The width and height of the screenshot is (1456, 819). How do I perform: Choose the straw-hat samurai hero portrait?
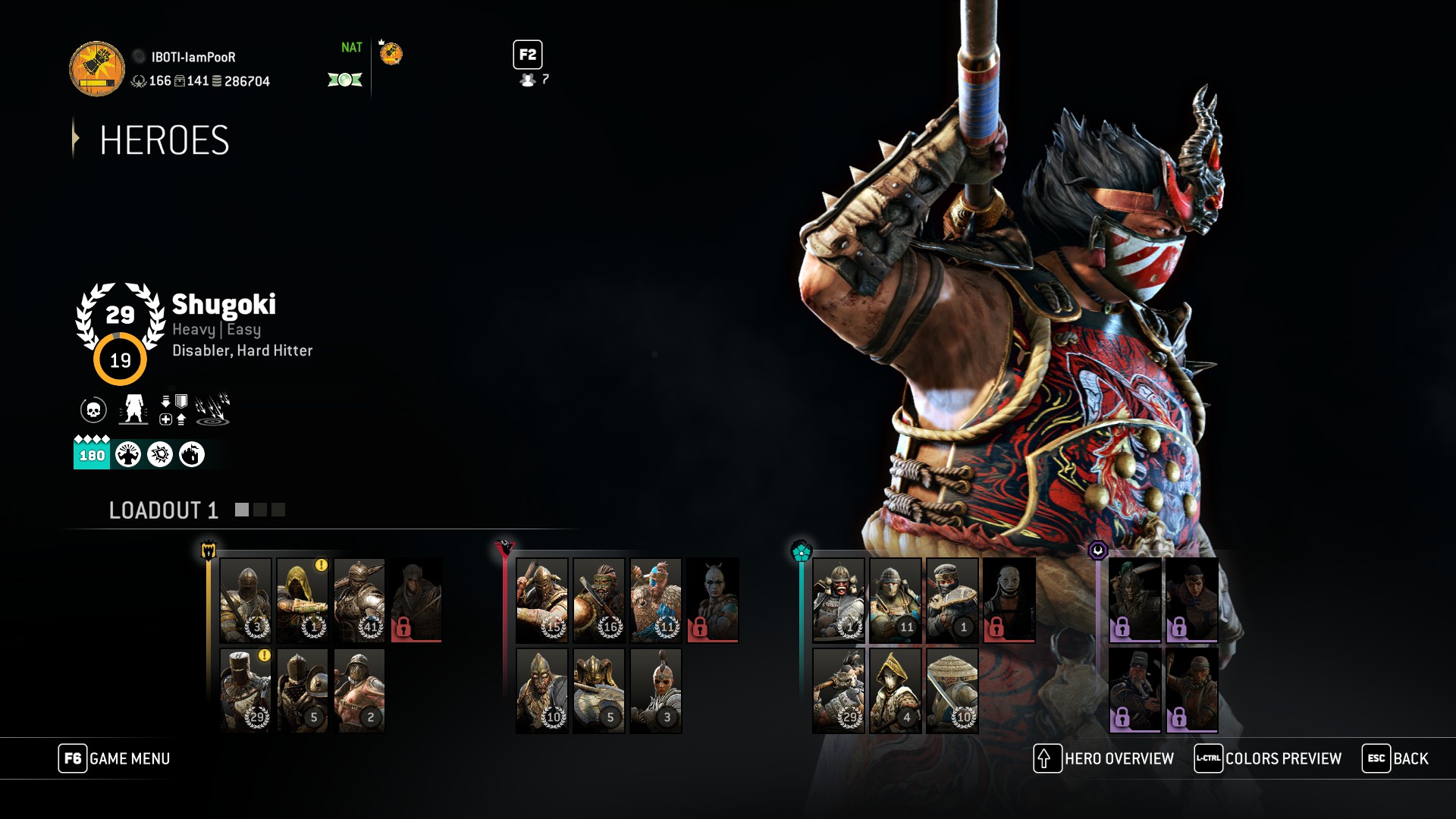click(x=952, y=690)
